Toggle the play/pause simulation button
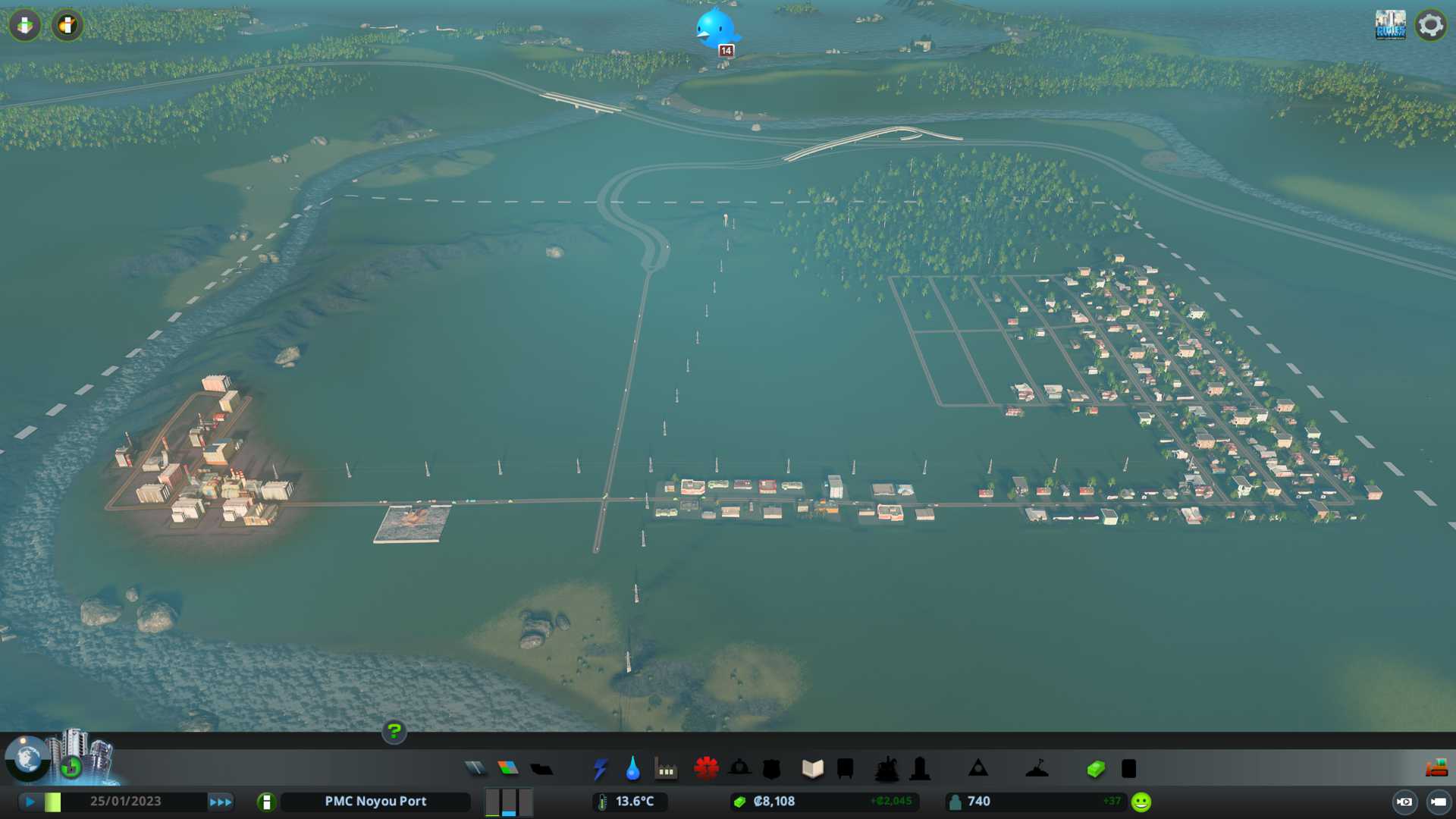This screenshot has height=819, width=1456. coord(30,802)
